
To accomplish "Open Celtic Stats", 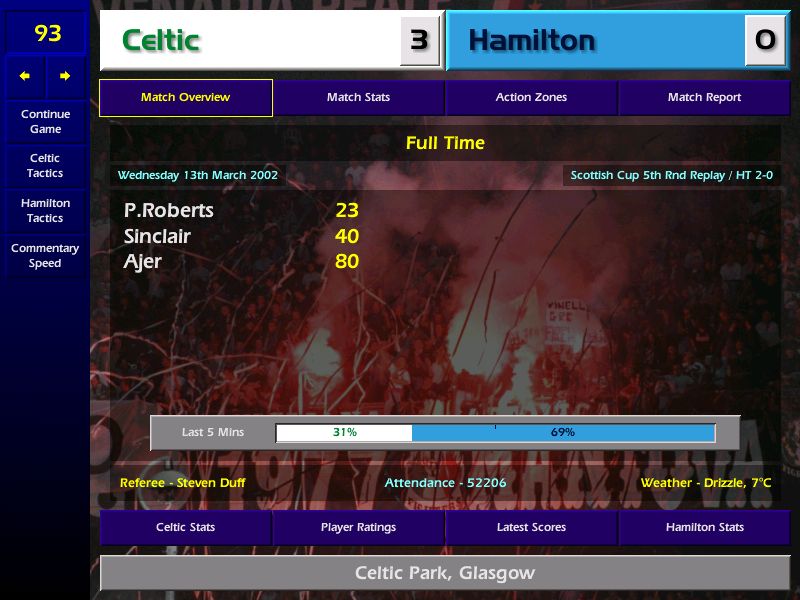I will [186, 527].
